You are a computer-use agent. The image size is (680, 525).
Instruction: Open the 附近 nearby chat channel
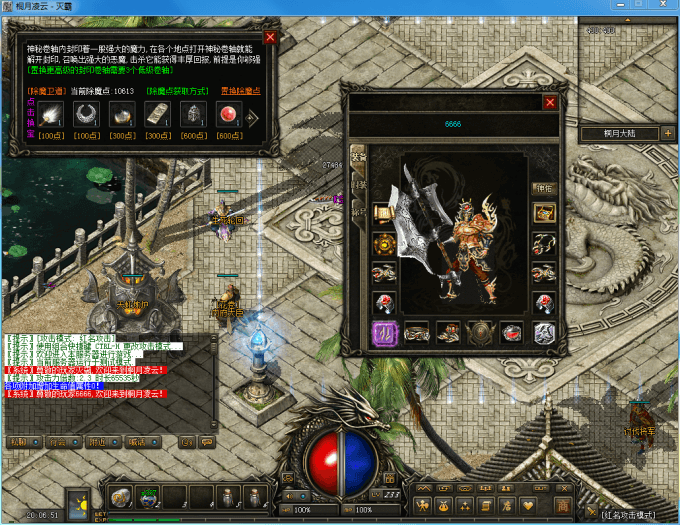(100, 441)
